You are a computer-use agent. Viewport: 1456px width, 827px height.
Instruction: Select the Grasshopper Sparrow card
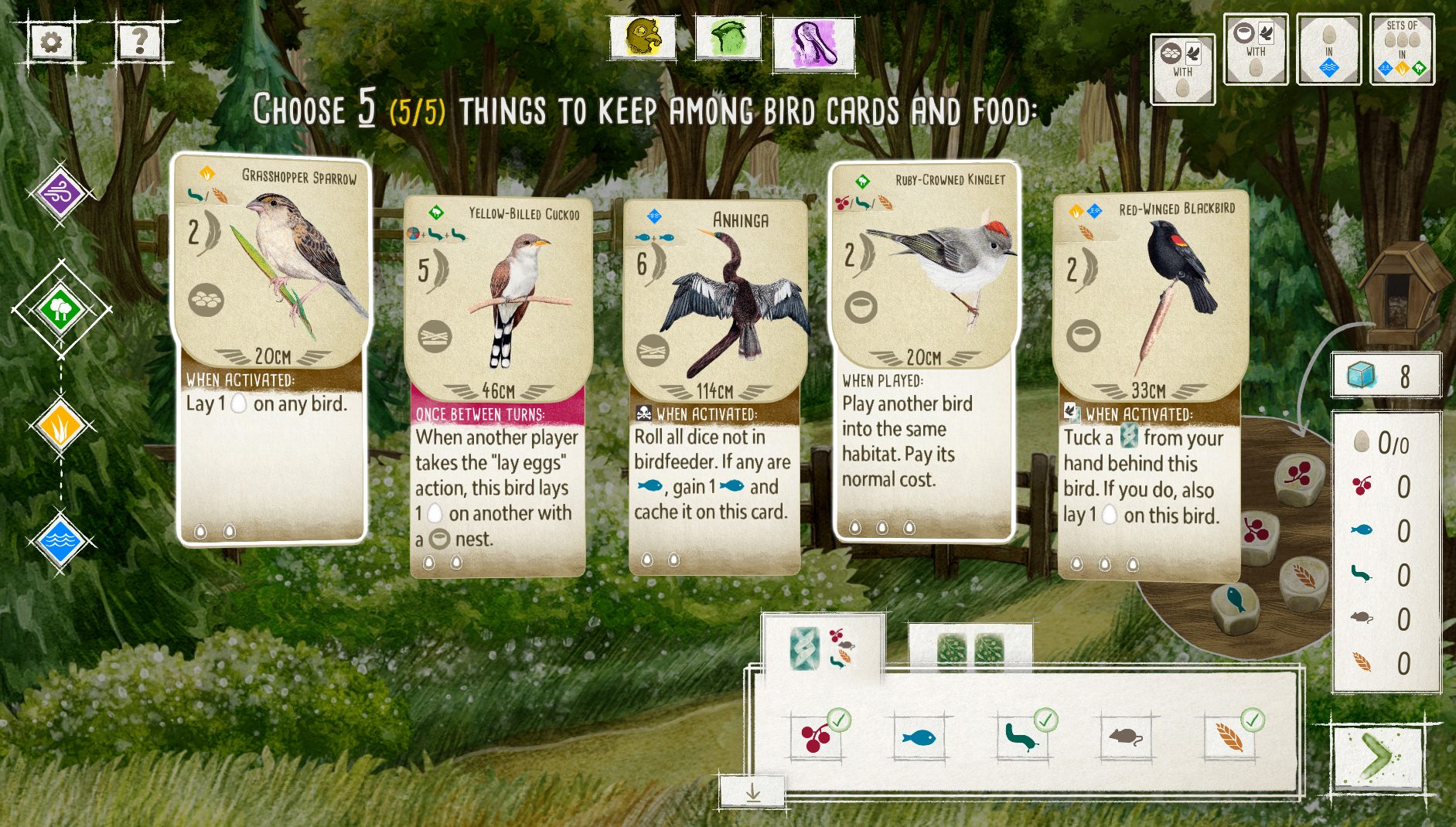tap(271, 348)
